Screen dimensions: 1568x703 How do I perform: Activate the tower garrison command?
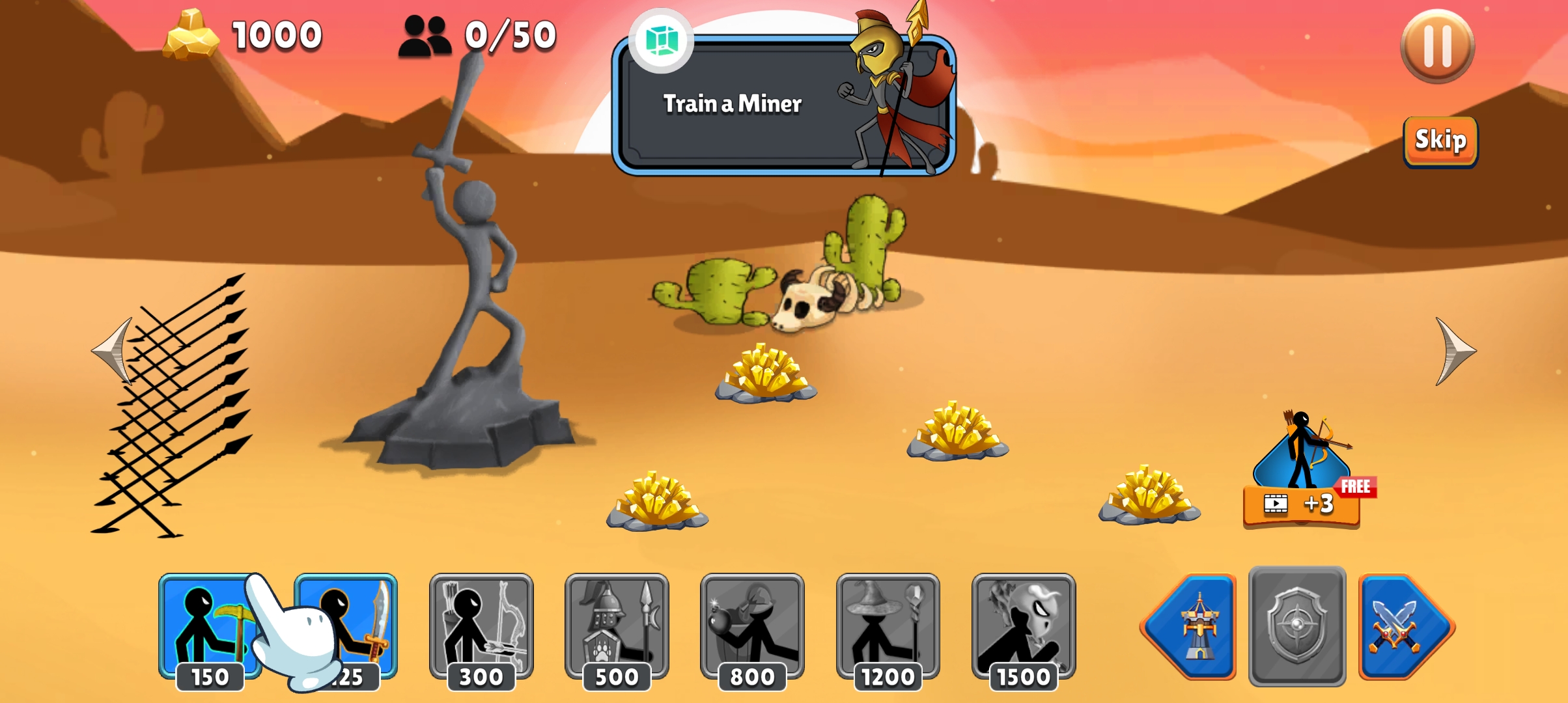click(x=1190, y=627)
